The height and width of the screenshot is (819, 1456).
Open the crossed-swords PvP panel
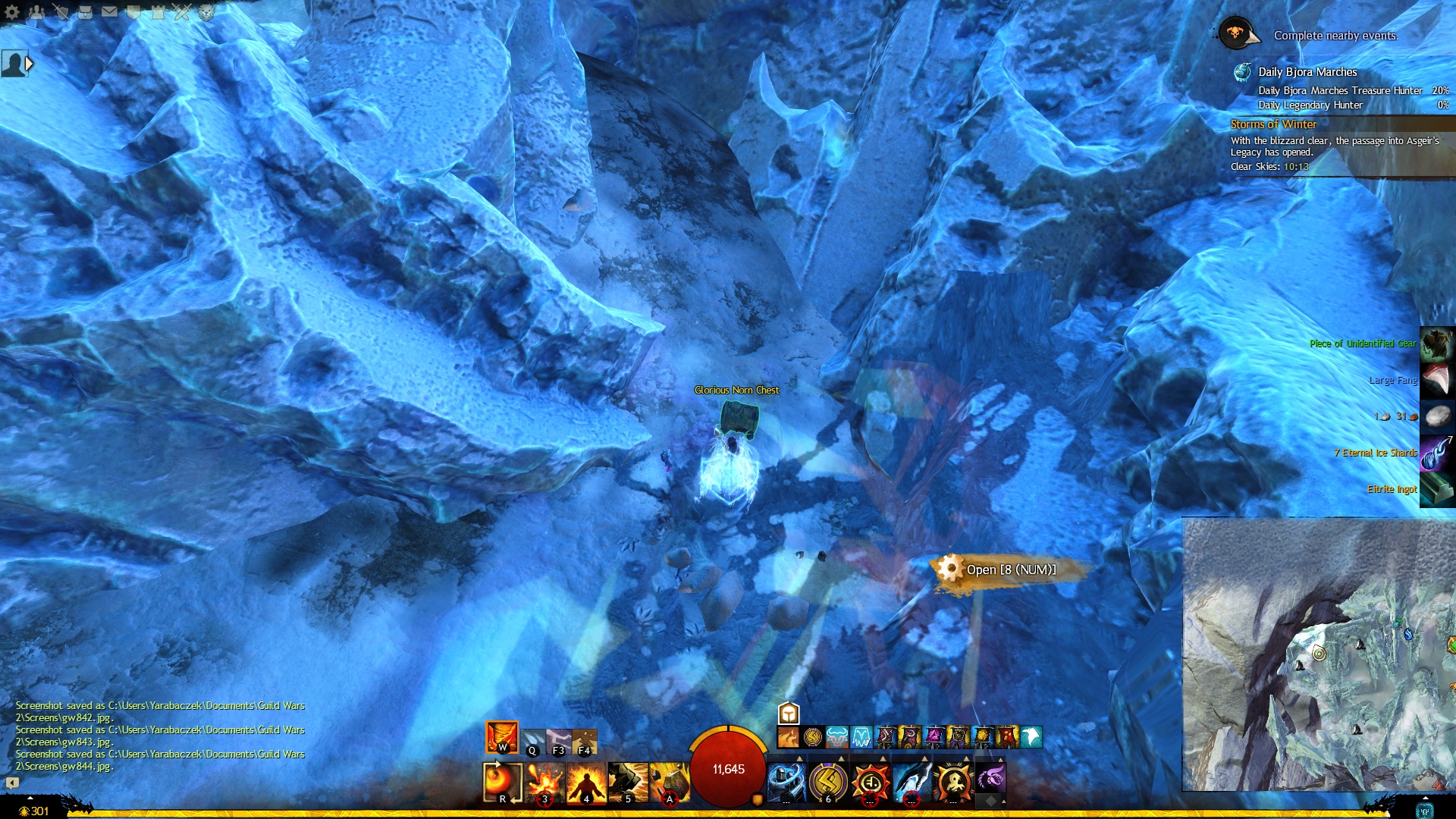click(x=182, y=11)
